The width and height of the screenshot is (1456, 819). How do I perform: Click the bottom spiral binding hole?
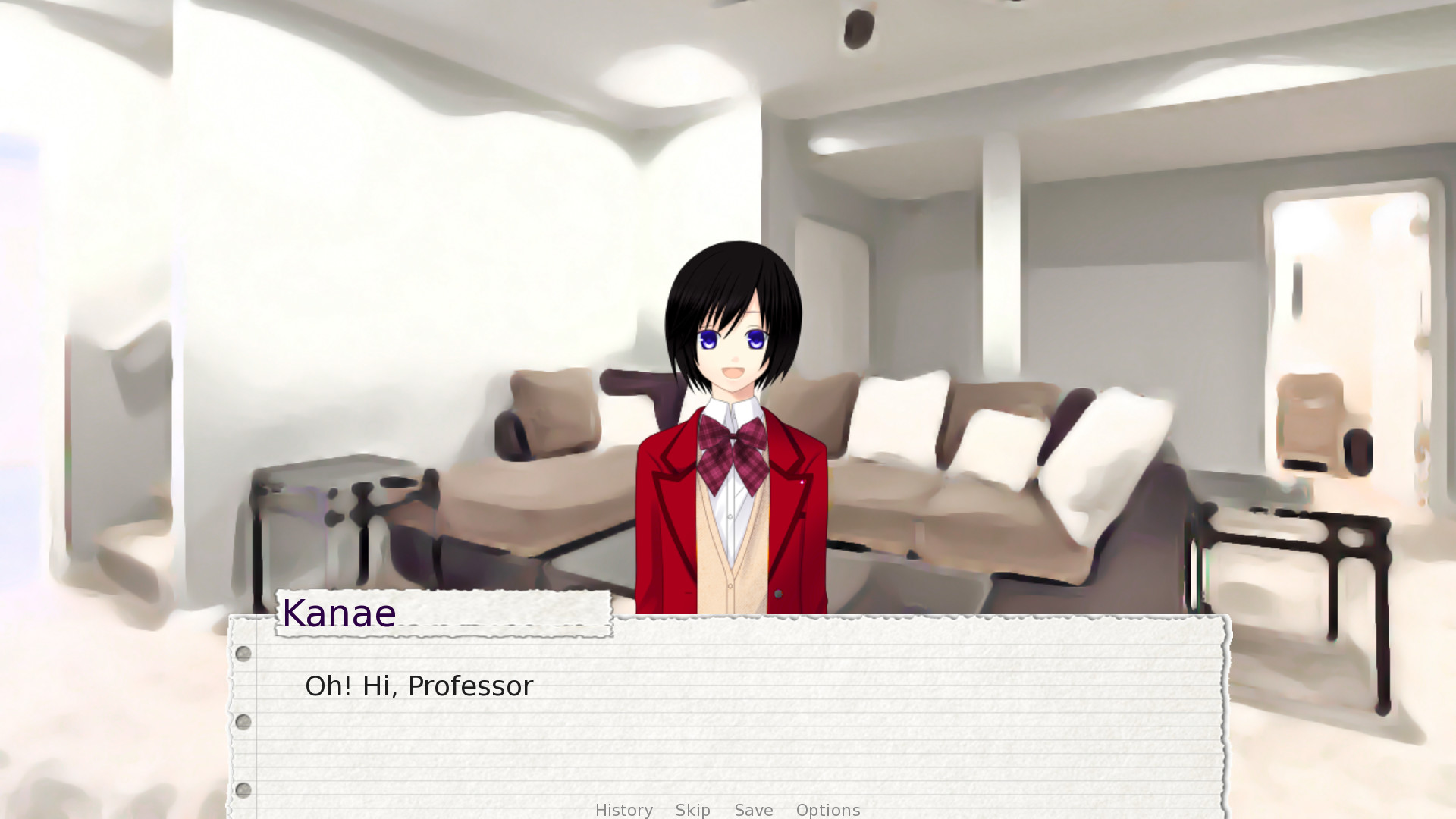(243, 789)
